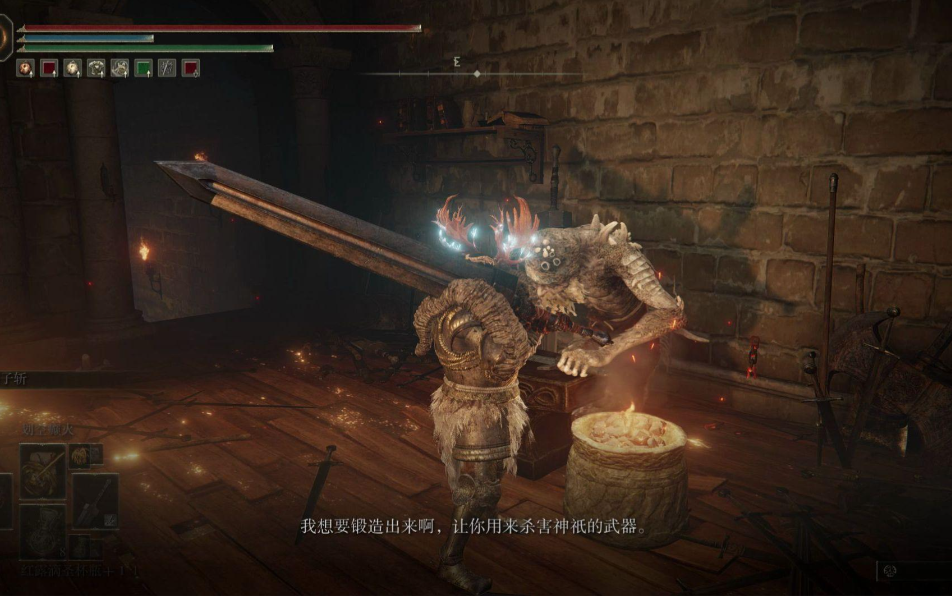Click the beast head buff icon
The height and width of the screenshot is (596, 952).
119,68
